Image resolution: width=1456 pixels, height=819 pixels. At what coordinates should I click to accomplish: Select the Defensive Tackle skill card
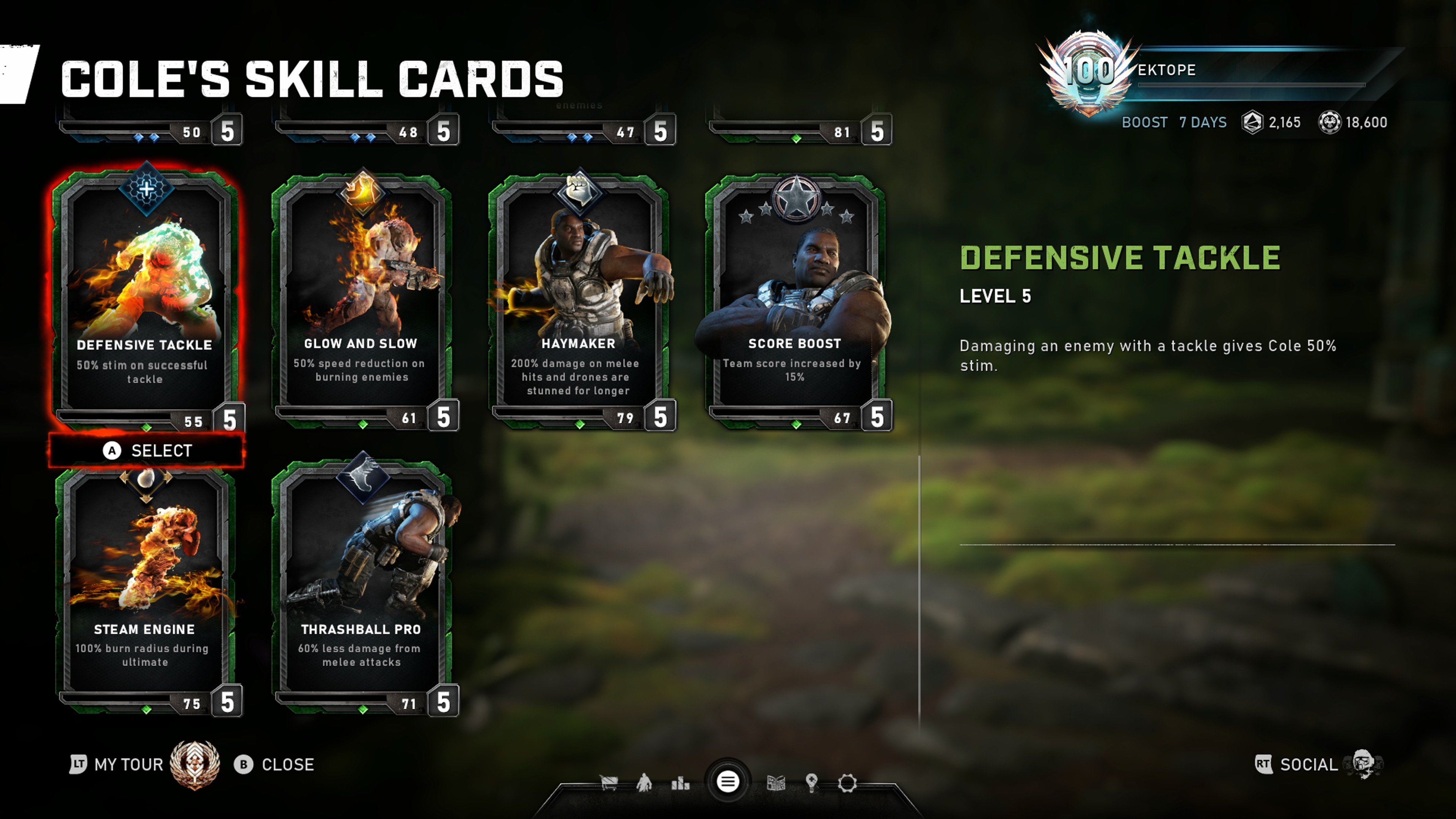coord(145,300)
